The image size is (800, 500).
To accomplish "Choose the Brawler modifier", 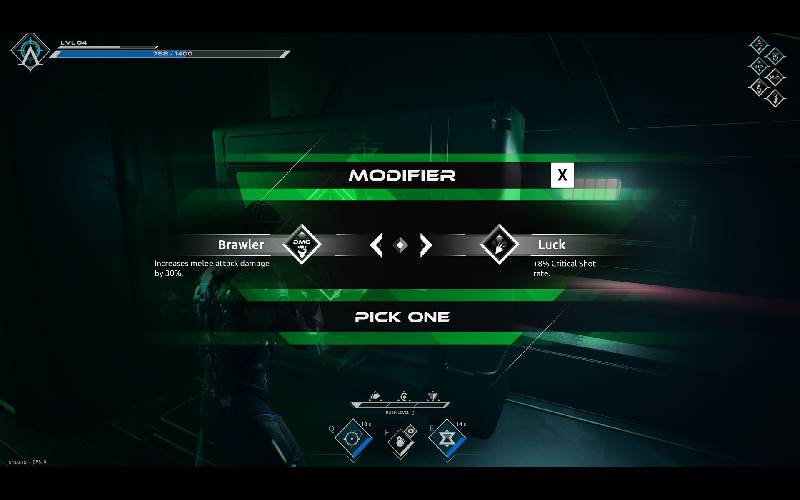I will pyautogui.click(x=241, y=244).
